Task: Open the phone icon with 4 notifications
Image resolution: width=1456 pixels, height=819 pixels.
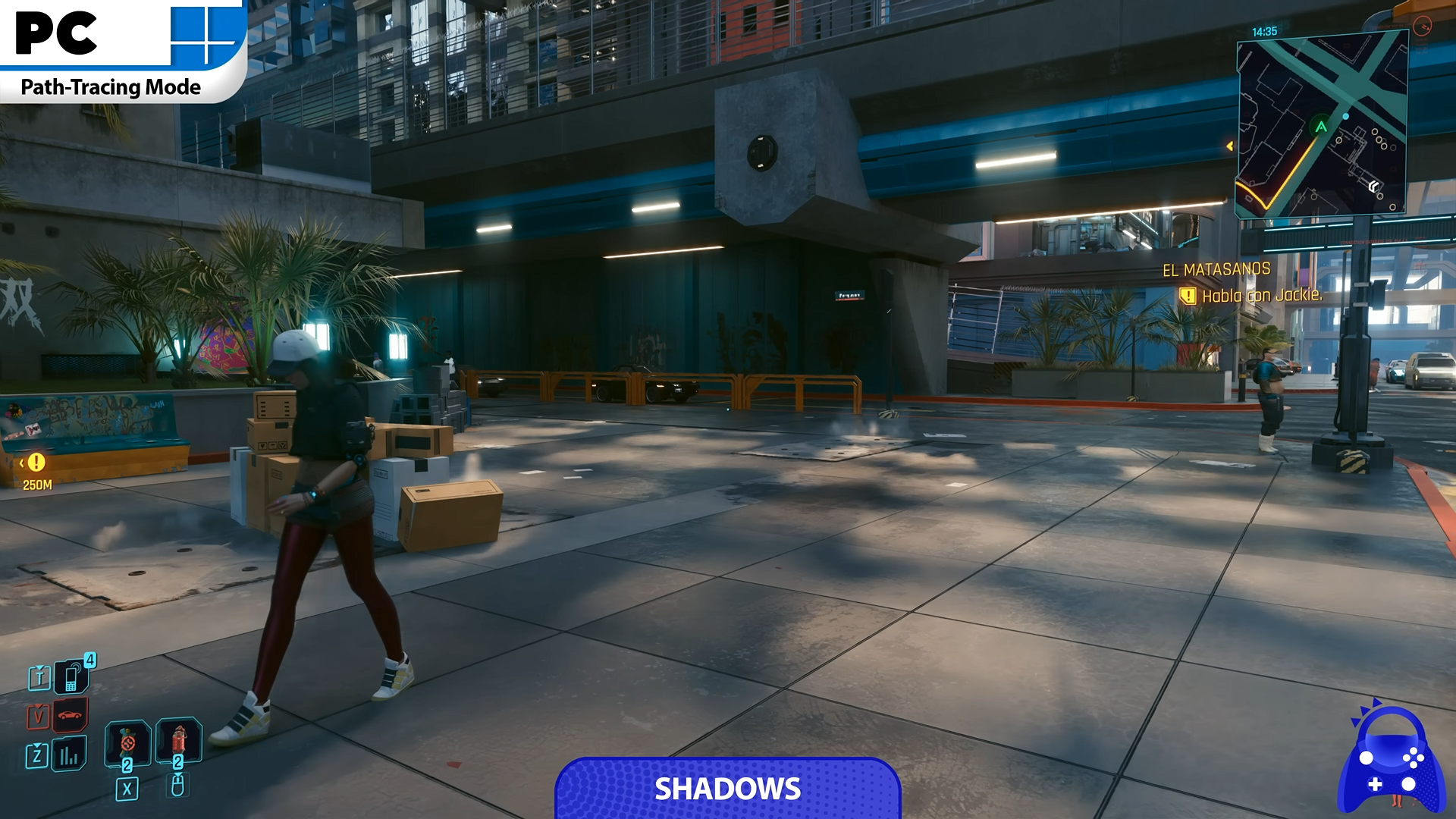Action: [x=71, y=676]
